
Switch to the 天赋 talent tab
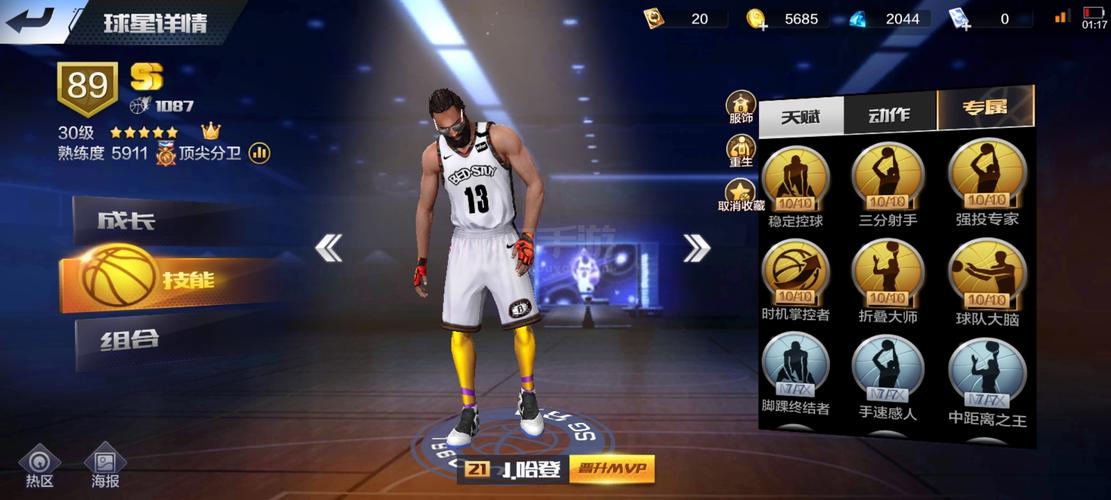800,116
